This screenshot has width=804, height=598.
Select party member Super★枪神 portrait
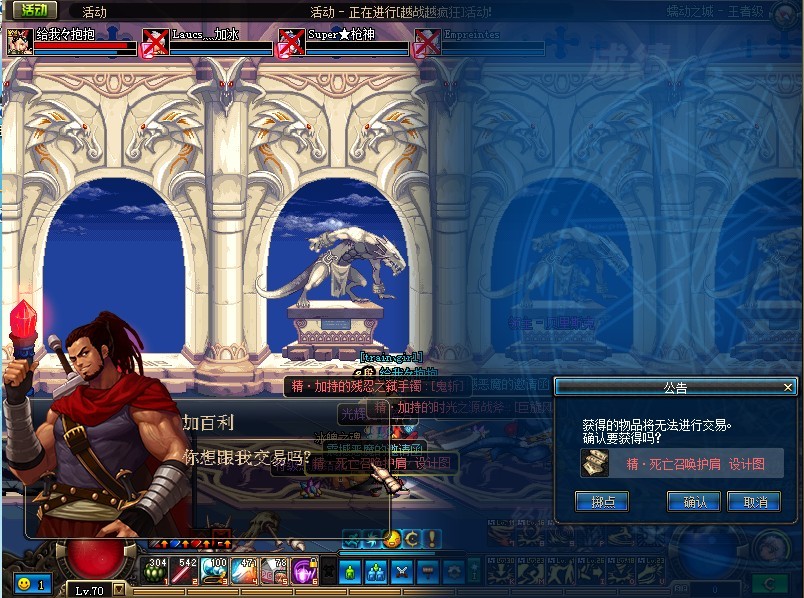pos(291,42)
